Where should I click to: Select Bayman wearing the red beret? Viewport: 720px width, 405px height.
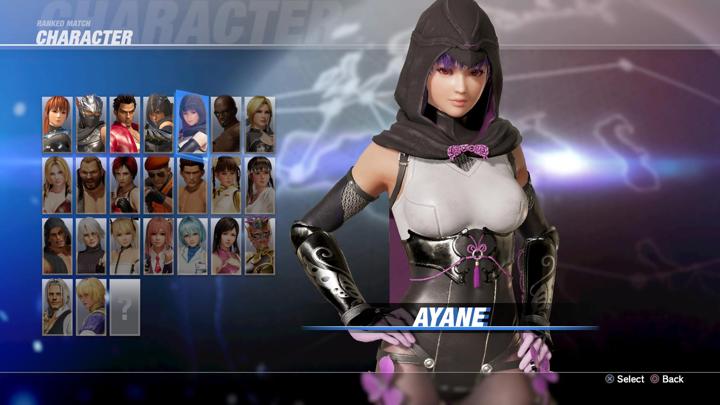159,185
